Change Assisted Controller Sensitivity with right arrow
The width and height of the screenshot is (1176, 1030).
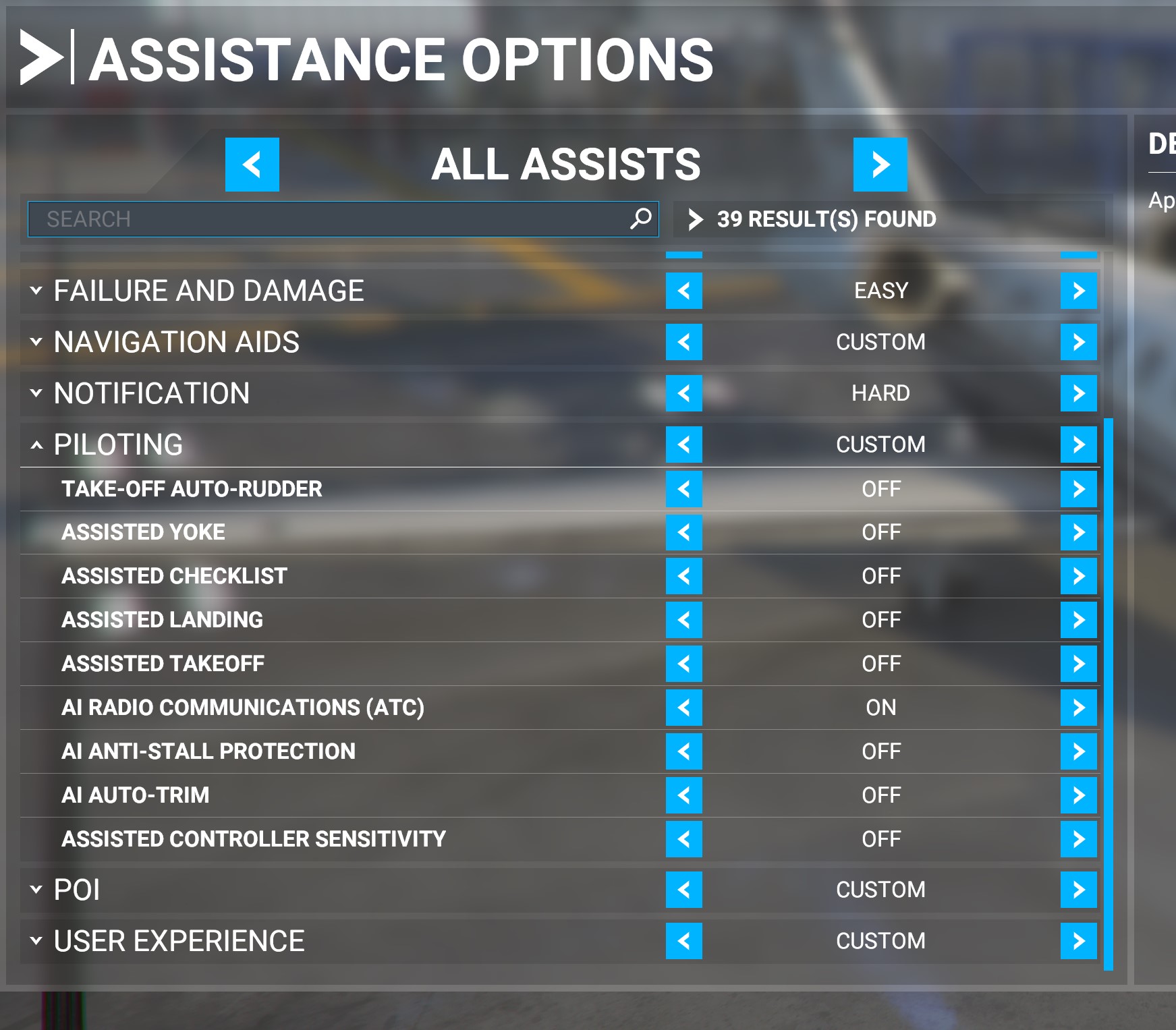tap(1078, 839)
